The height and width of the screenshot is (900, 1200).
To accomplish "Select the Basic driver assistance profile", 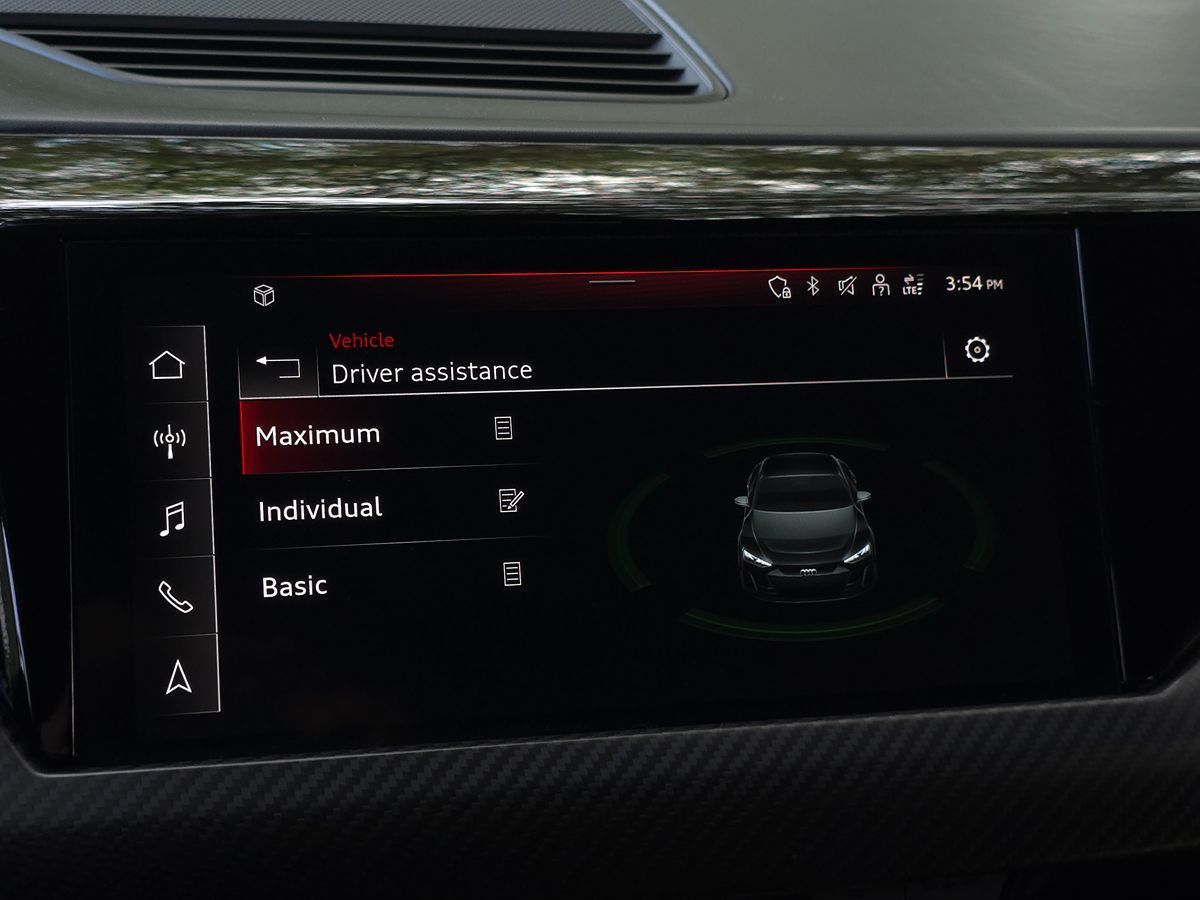I will pyautogui.click(x=295, y=586).
